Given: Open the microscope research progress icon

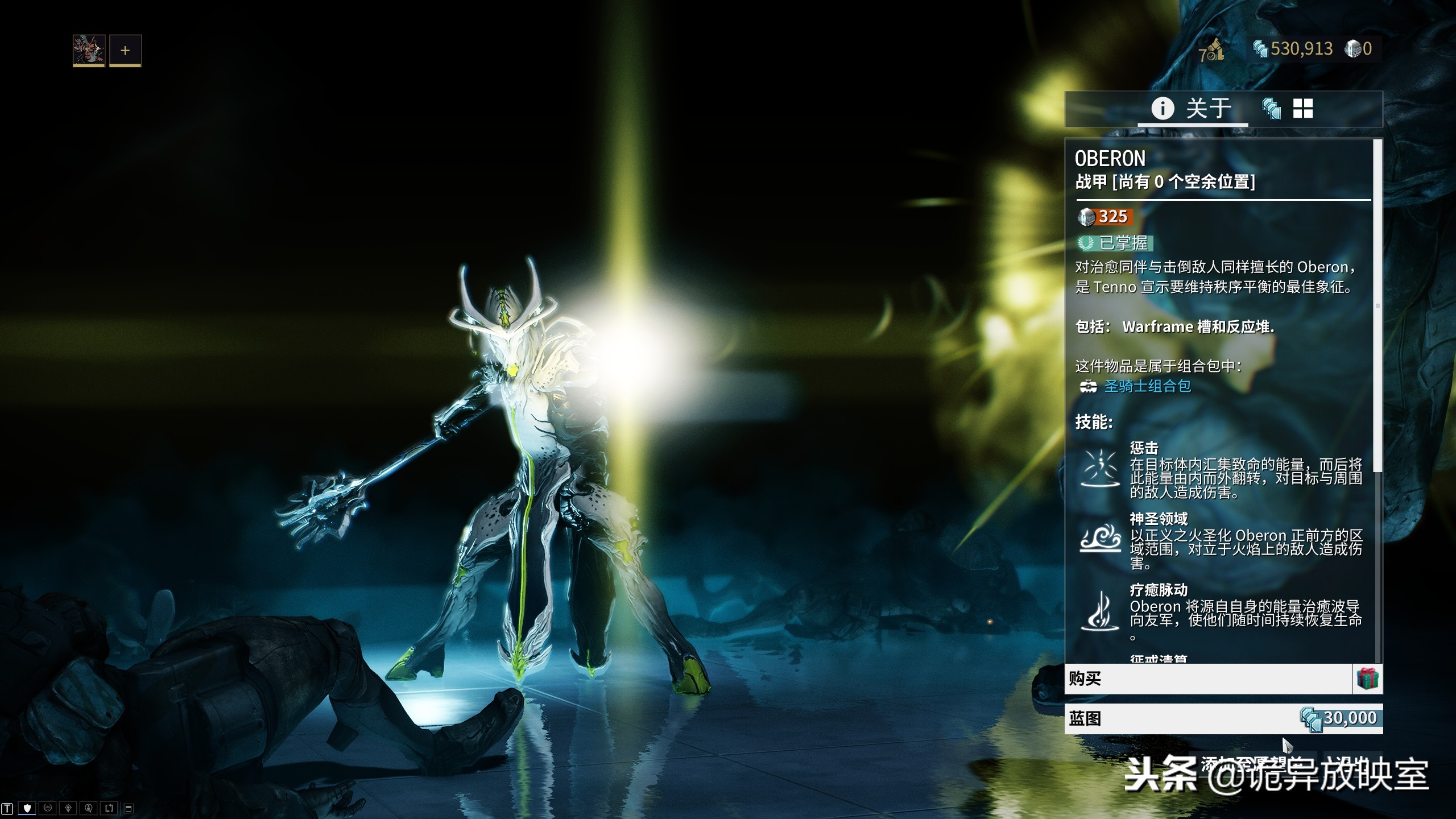Looking at the screenshot, I should tap(1212, 50).
